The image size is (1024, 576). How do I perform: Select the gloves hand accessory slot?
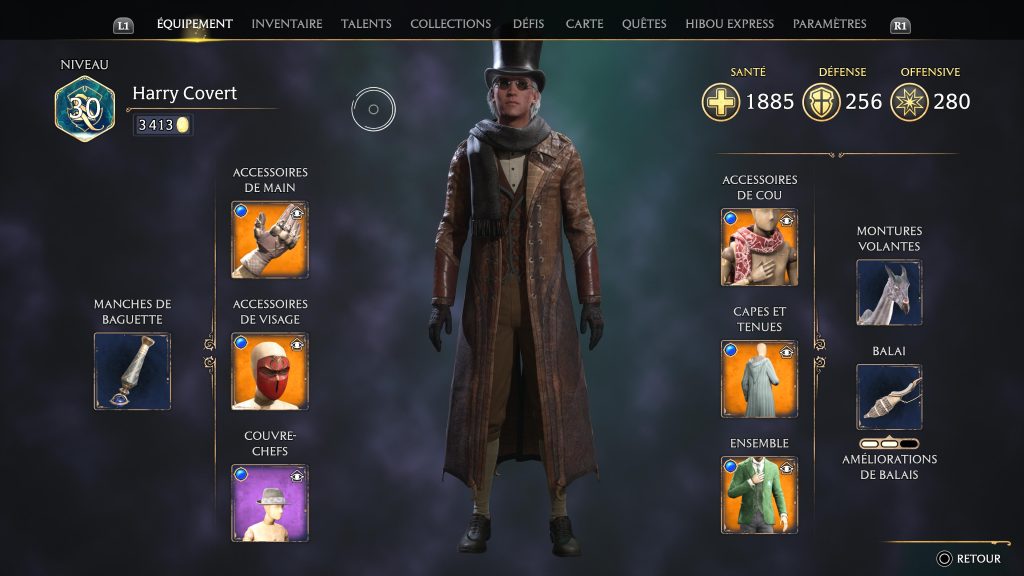(x=270, y=240)
